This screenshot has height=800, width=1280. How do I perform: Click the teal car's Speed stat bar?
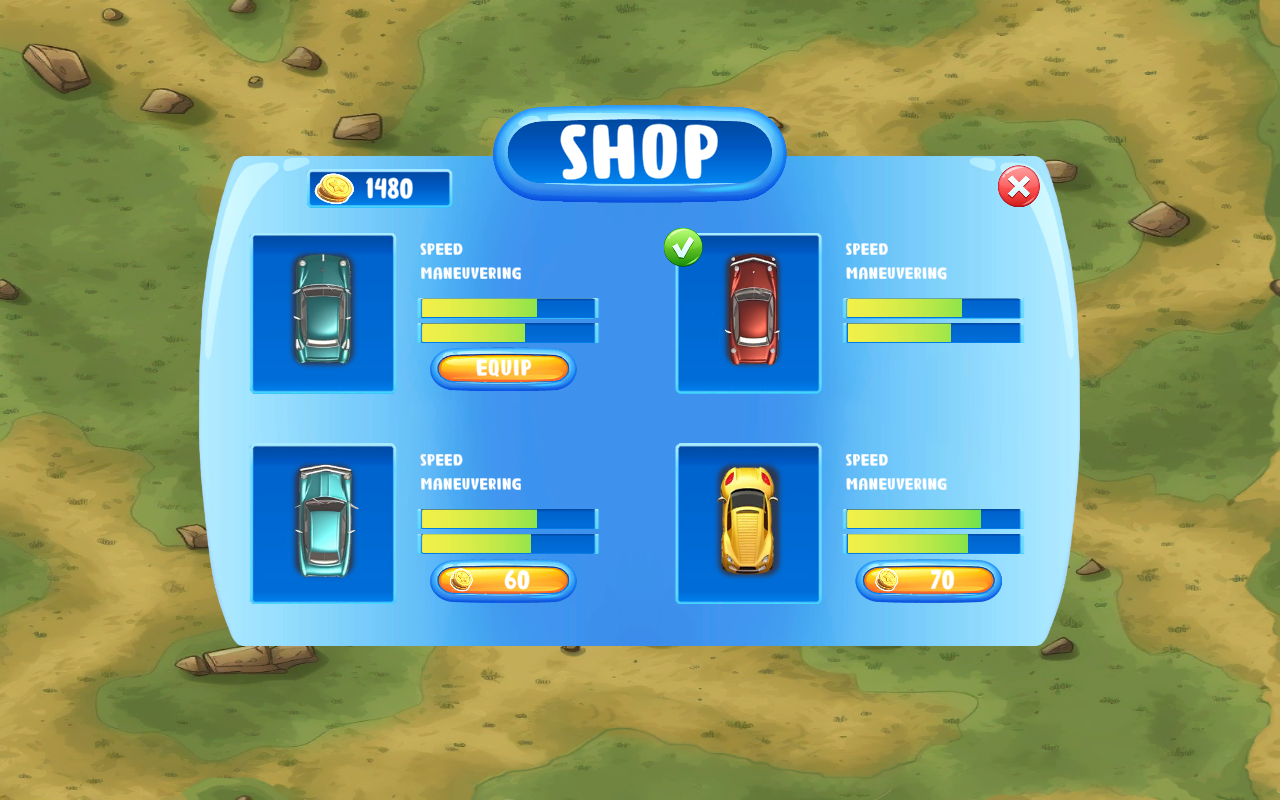(x=508, y=309)
